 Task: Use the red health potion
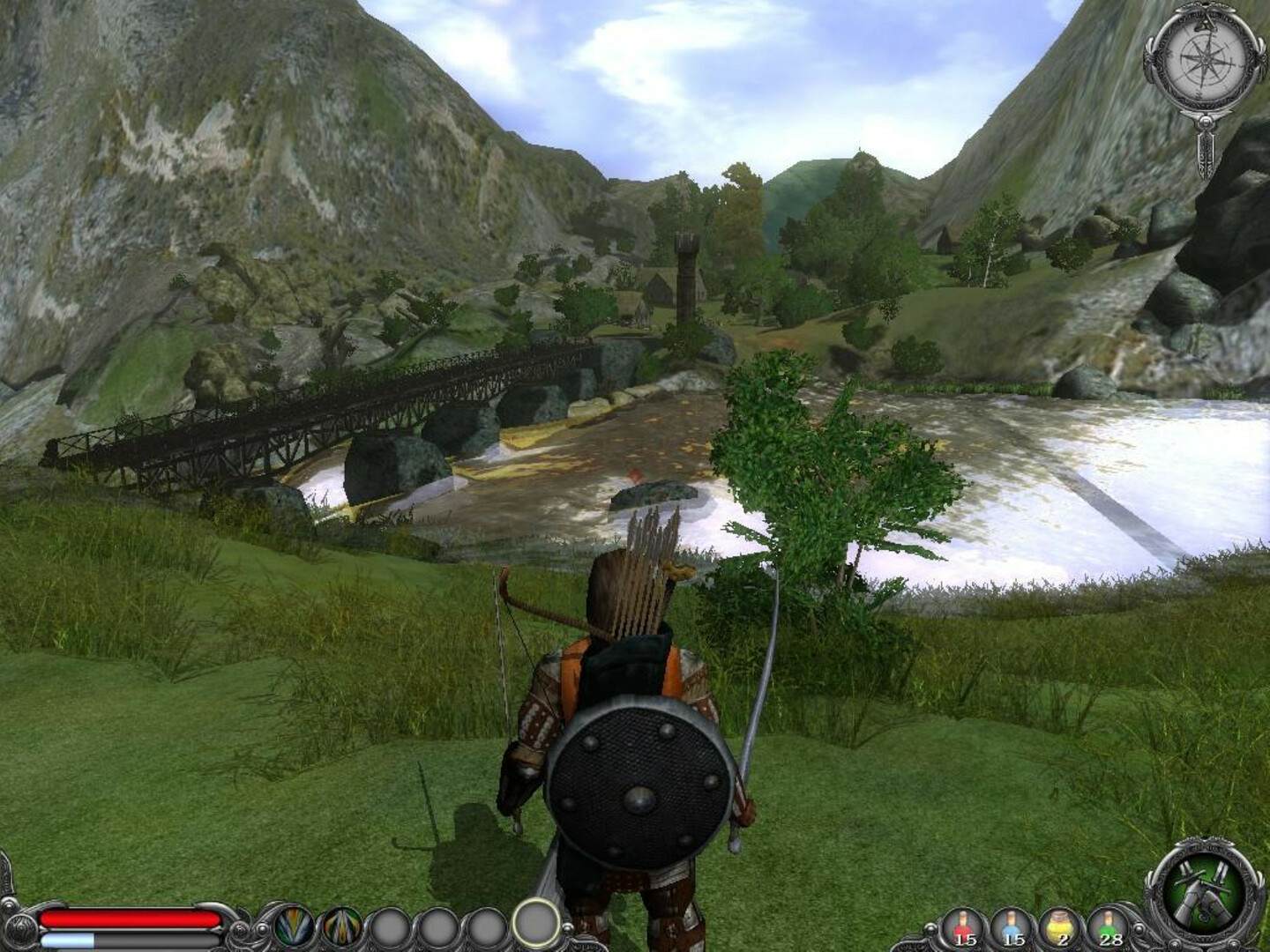point(963,927)
